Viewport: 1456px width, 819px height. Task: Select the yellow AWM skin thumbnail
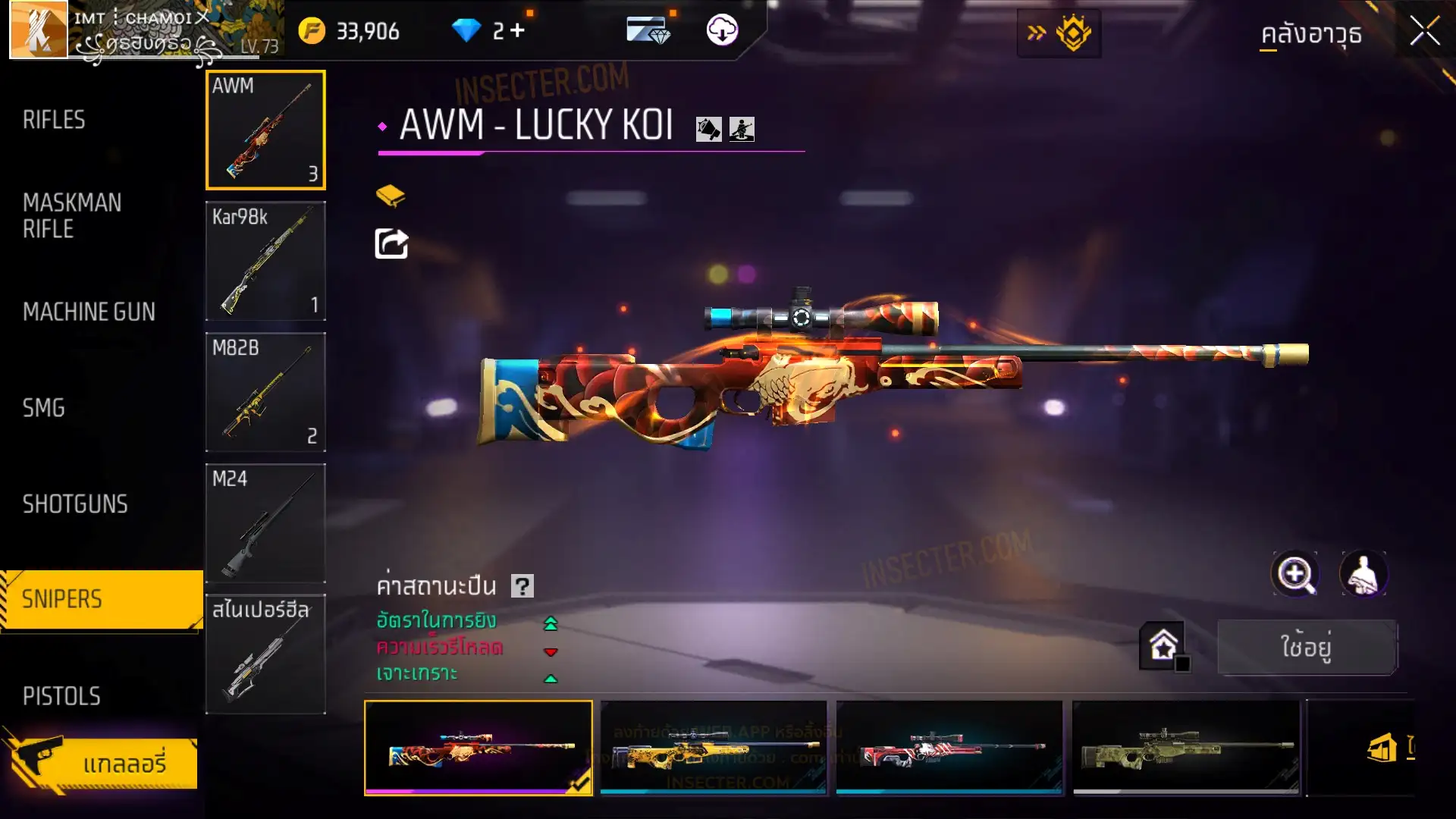click(x=713, y=748)
